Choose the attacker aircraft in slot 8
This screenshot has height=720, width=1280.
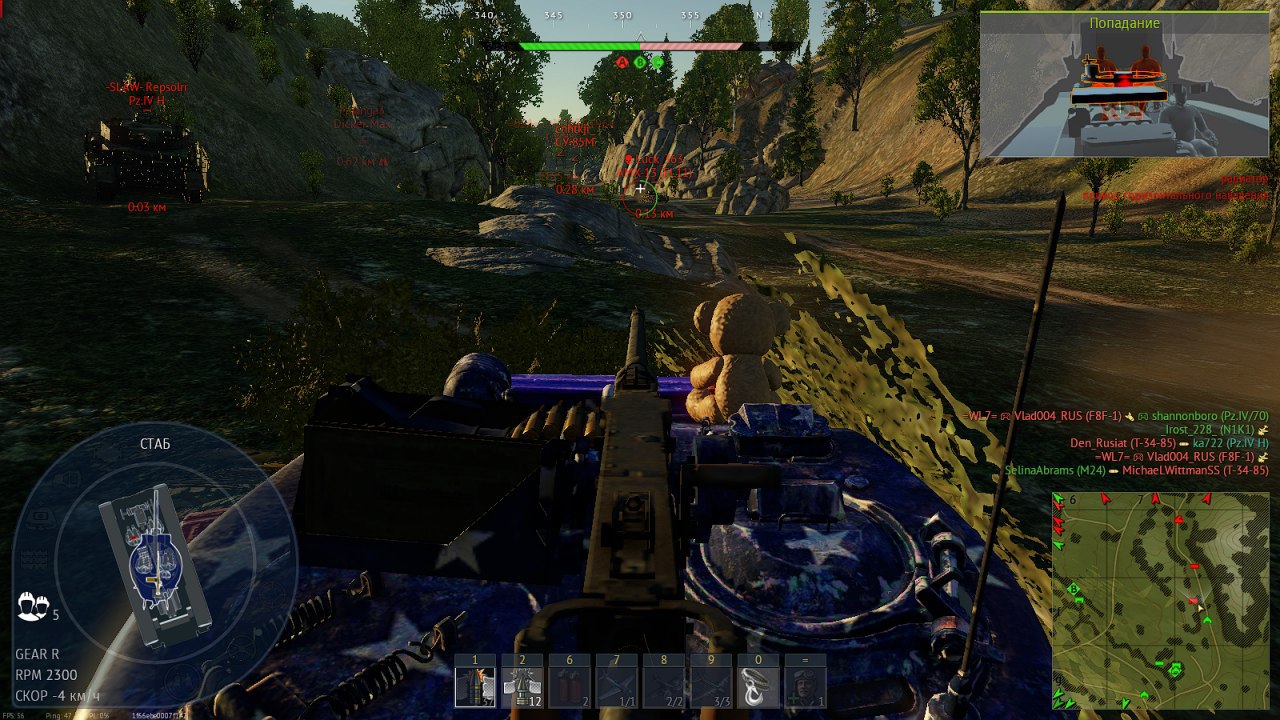(x=663, y=687)
